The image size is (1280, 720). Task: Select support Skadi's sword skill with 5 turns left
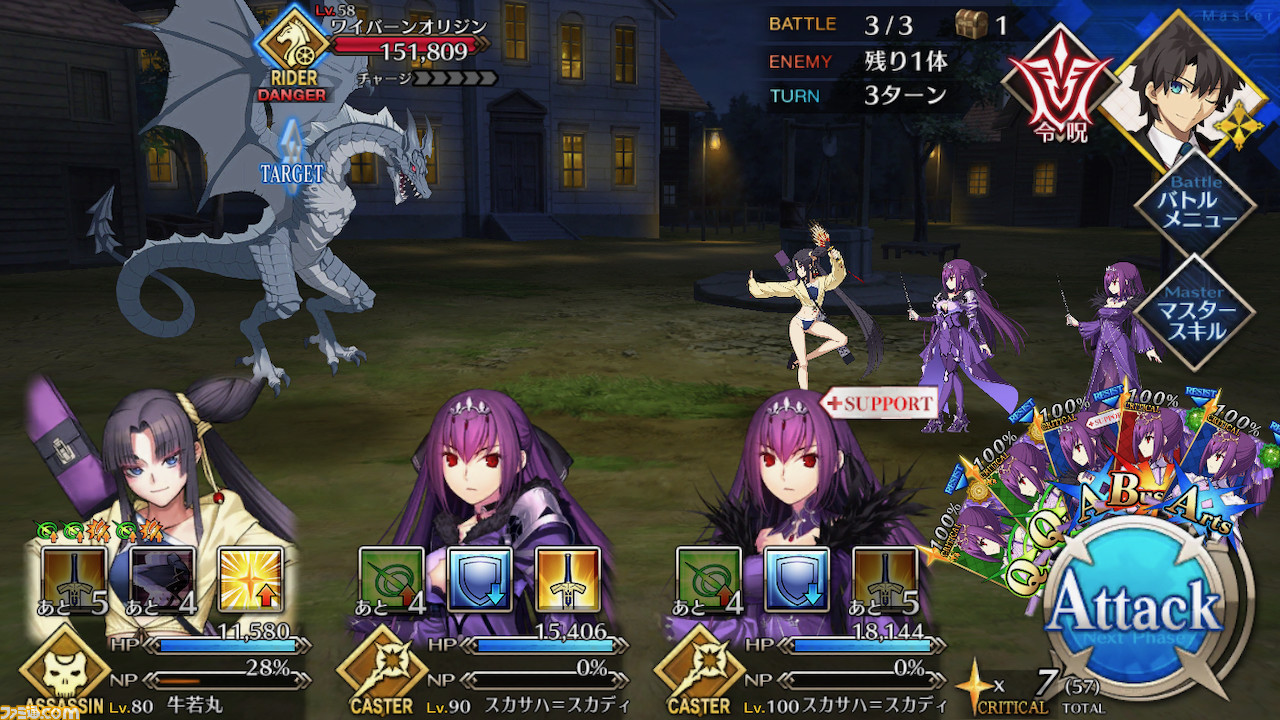pos(885,580)
